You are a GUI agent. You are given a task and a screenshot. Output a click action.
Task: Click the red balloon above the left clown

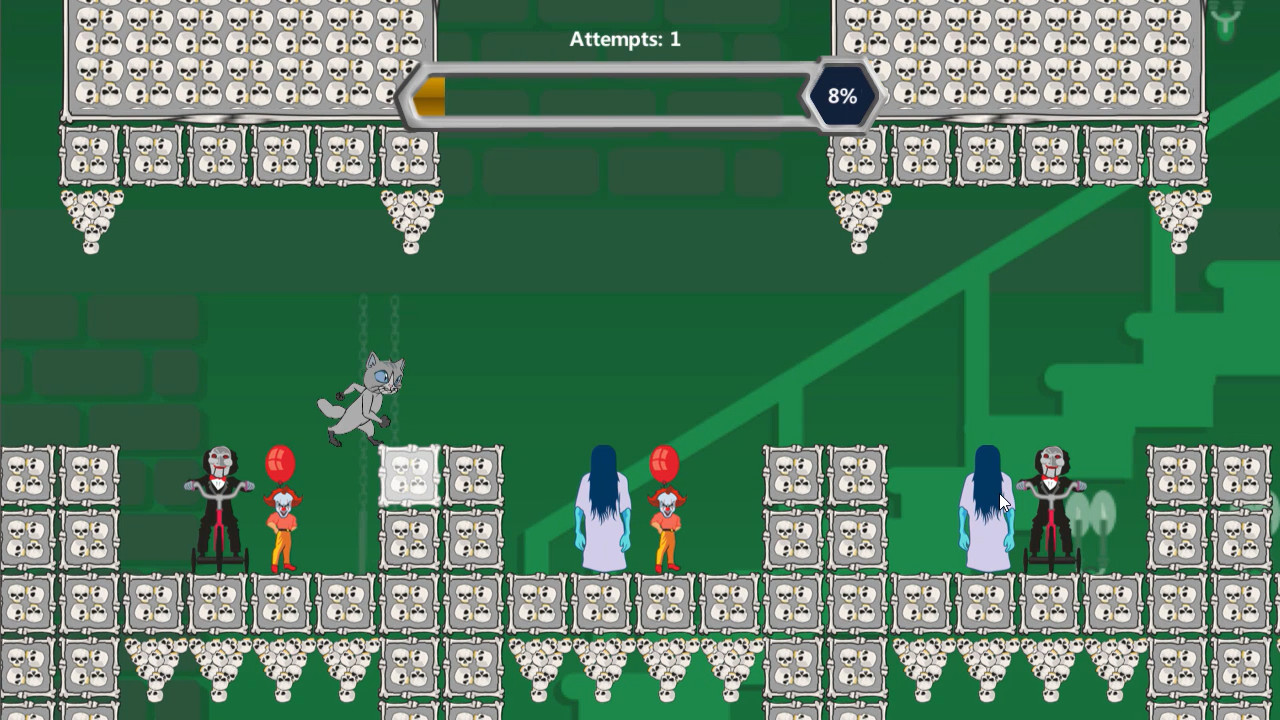(283, 462)
